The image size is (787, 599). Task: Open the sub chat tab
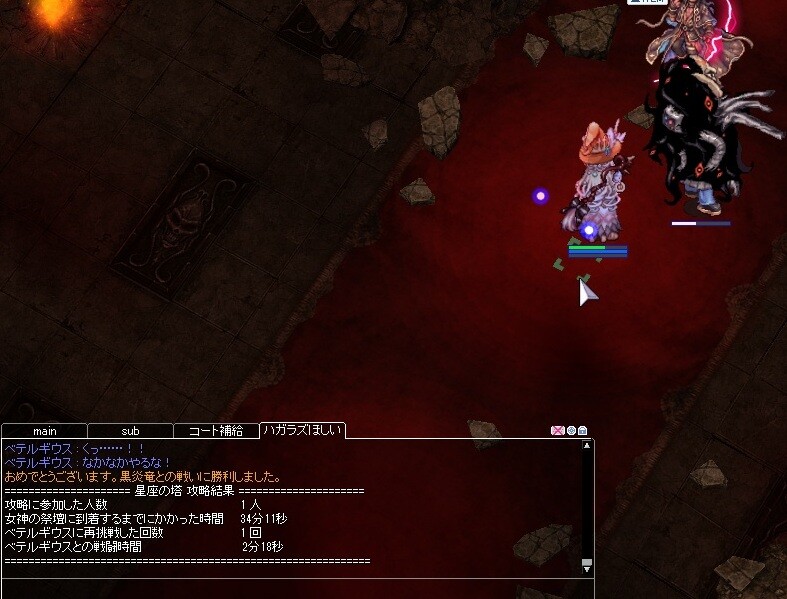[130, 431]
